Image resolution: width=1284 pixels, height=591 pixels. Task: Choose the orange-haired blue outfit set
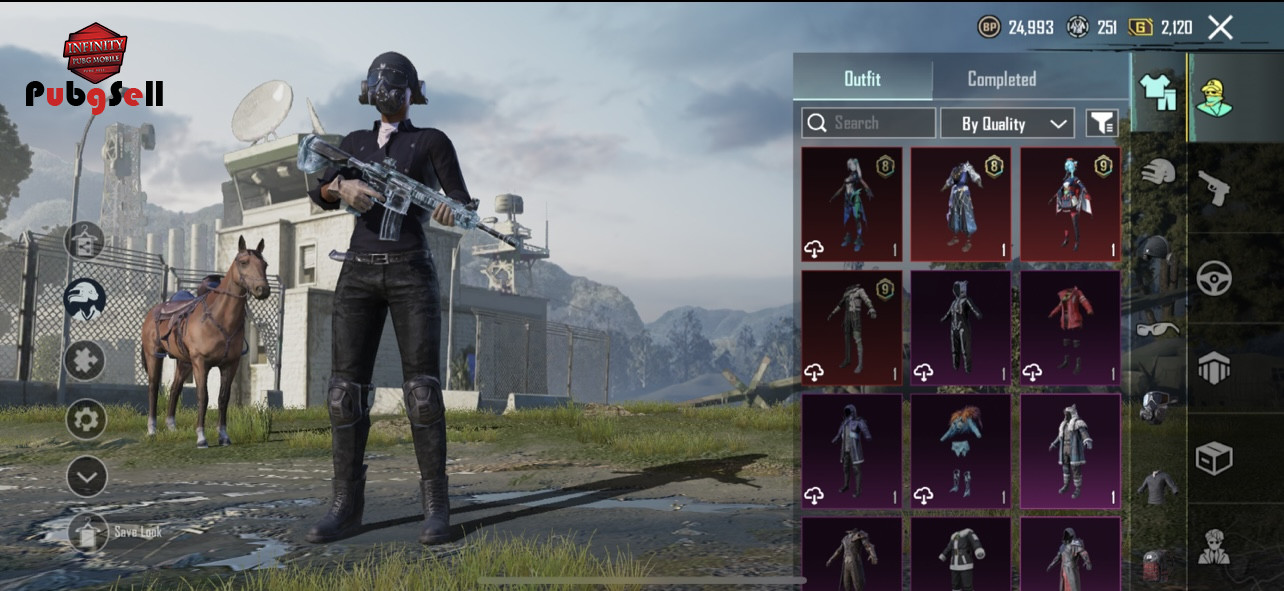960,451
